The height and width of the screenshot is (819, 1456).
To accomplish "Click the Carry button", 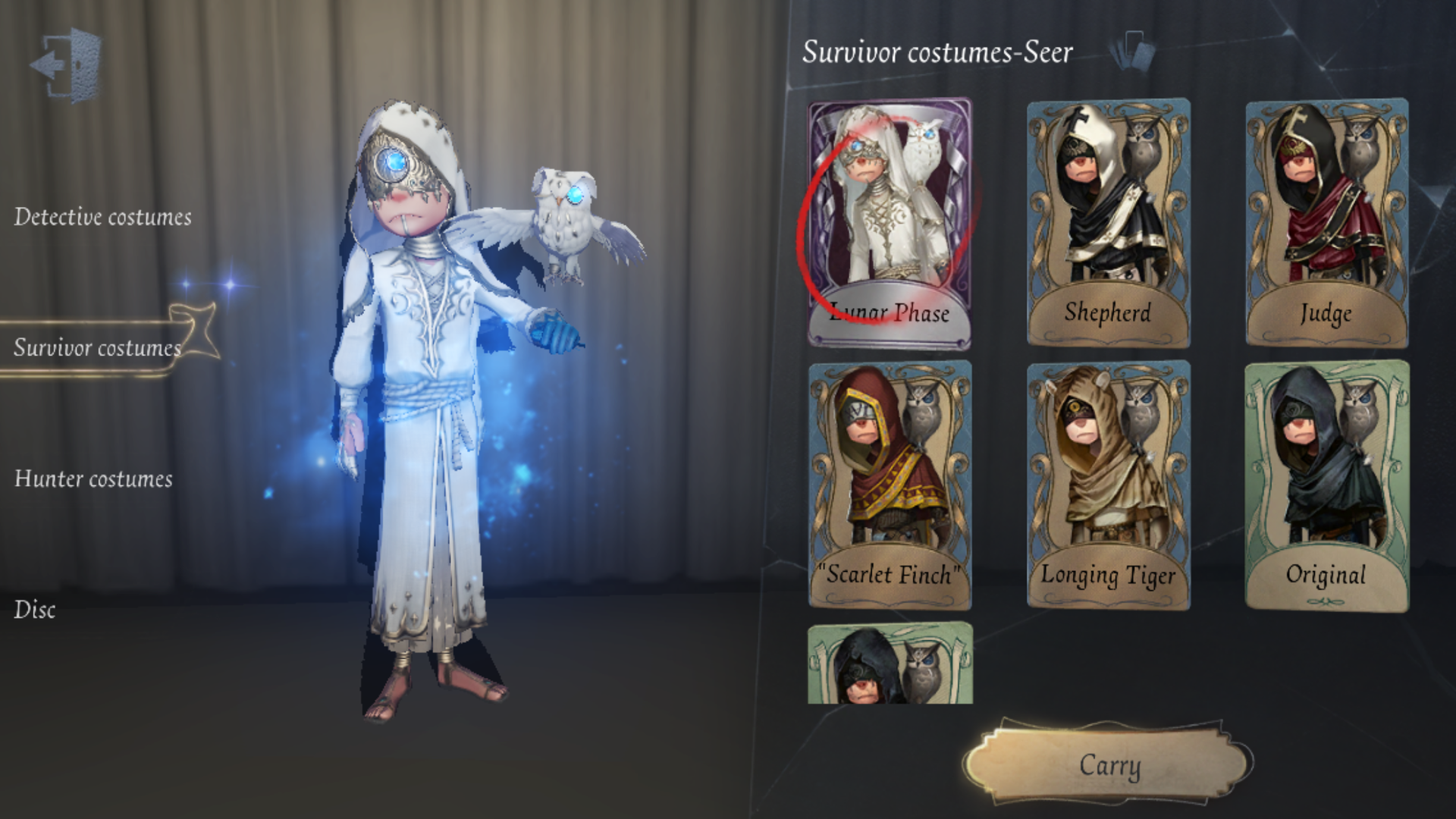I will [x=1109, y=766].
